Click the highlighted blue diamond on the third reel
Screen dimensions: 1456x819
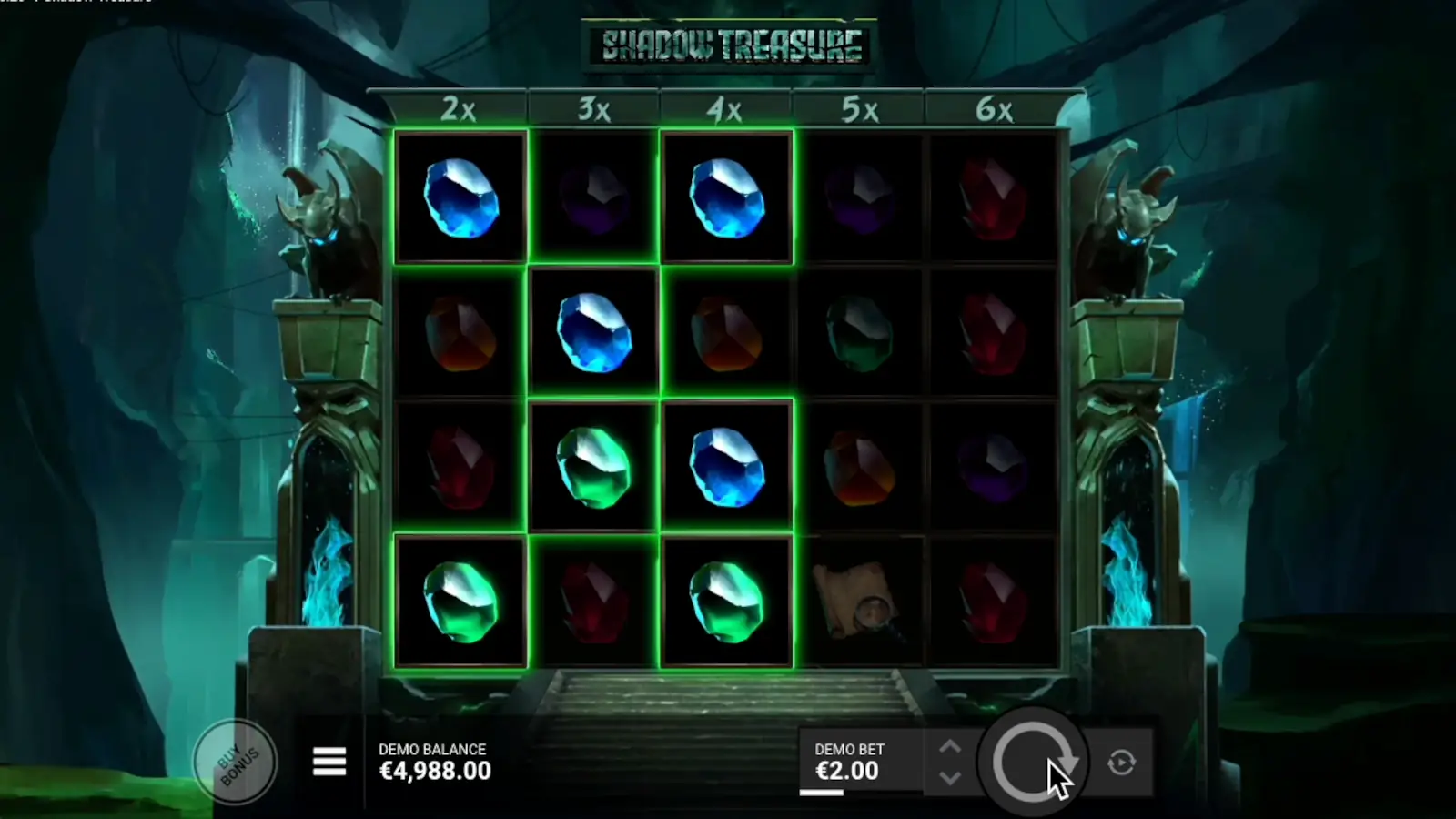(x=727, y=464)
